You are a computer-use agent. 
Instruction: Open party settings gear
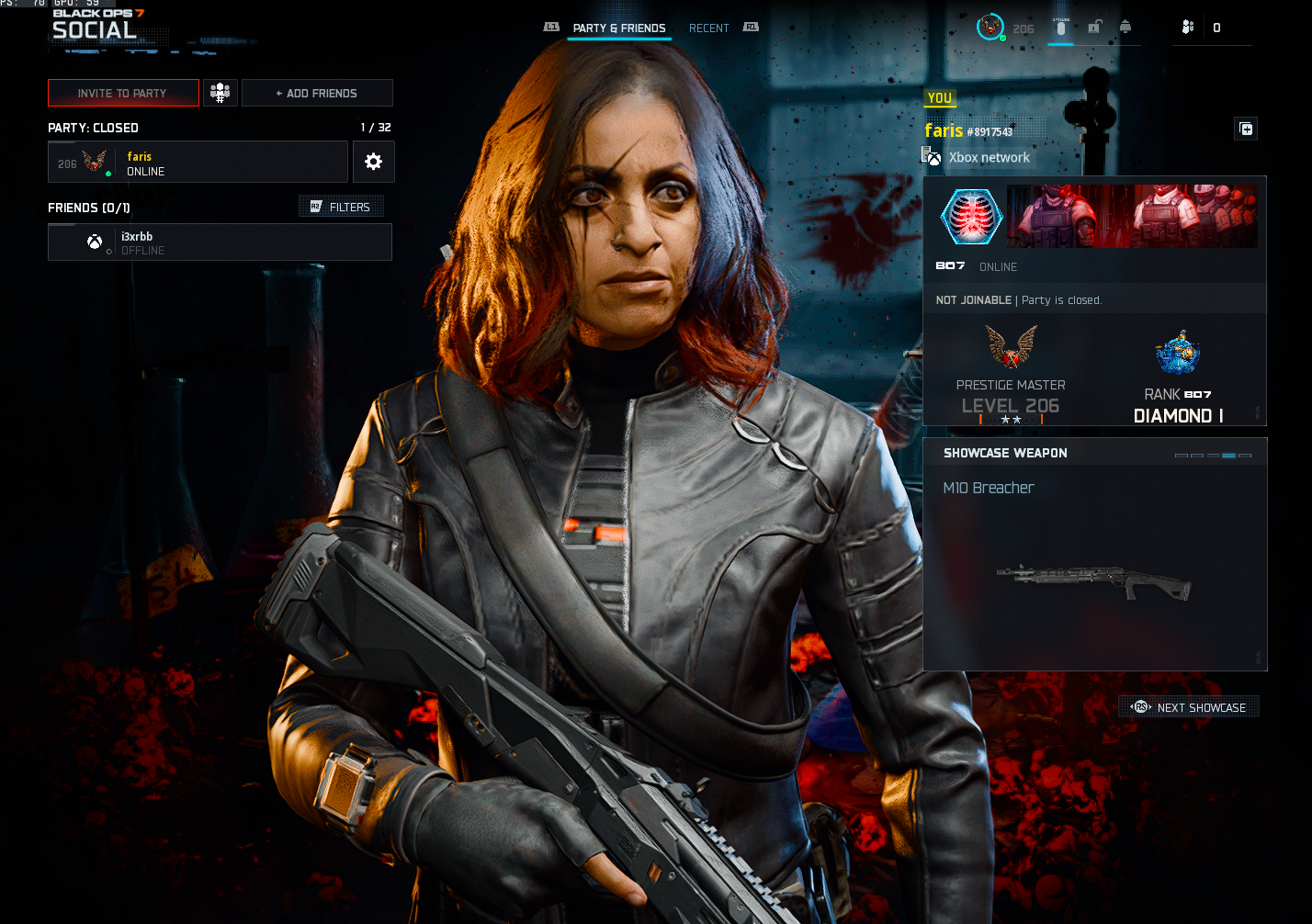click(373, 162)
